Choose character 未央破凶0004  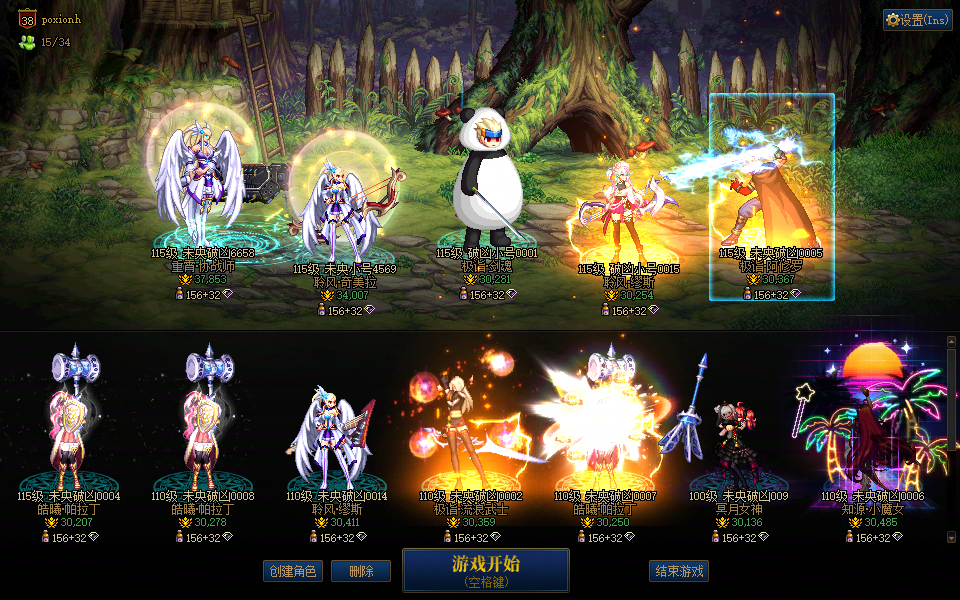point(69,430)
